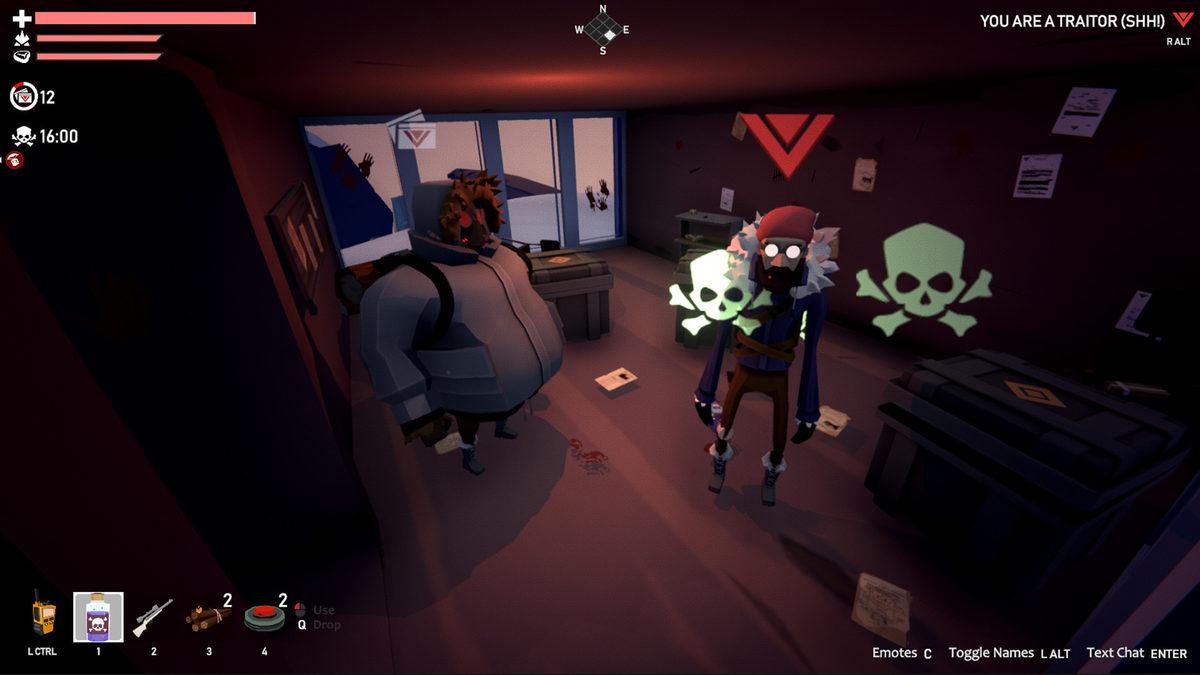Toggle player names display
Viewport: 1200px width, 675px height.
click(1008, 653)
